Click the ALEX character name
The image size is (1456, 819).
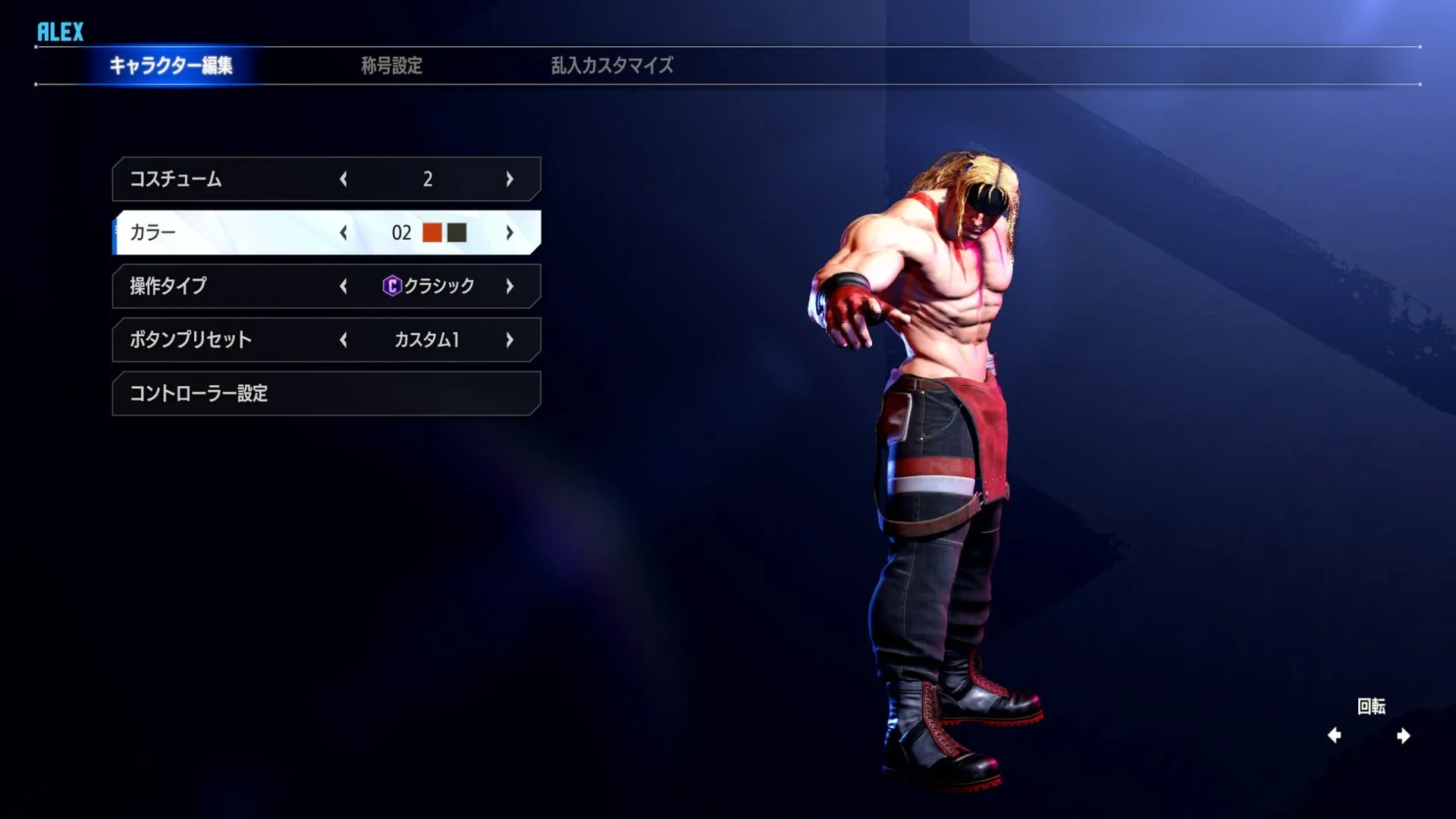[x=59, y=32]
